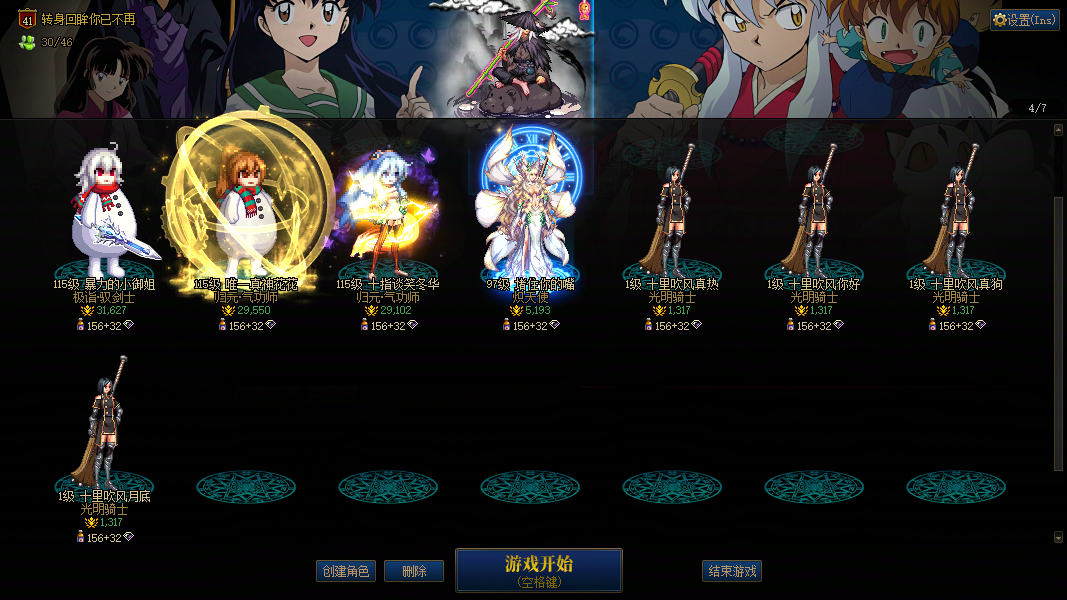Click the scrollbar down arrow of the character list
The height and width of the screenshot is (600, 1067).
tap(1059, 537)
